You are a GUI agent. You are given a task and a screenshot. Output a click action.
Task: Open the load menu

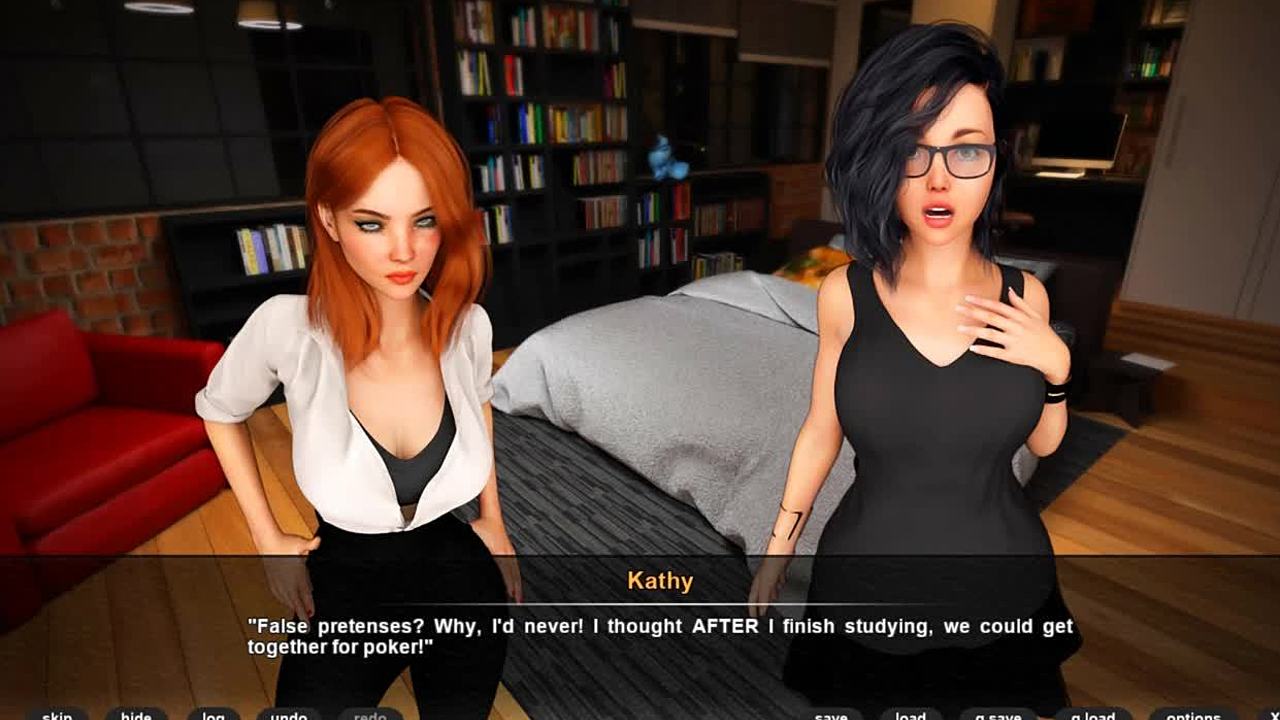(910, 714)
